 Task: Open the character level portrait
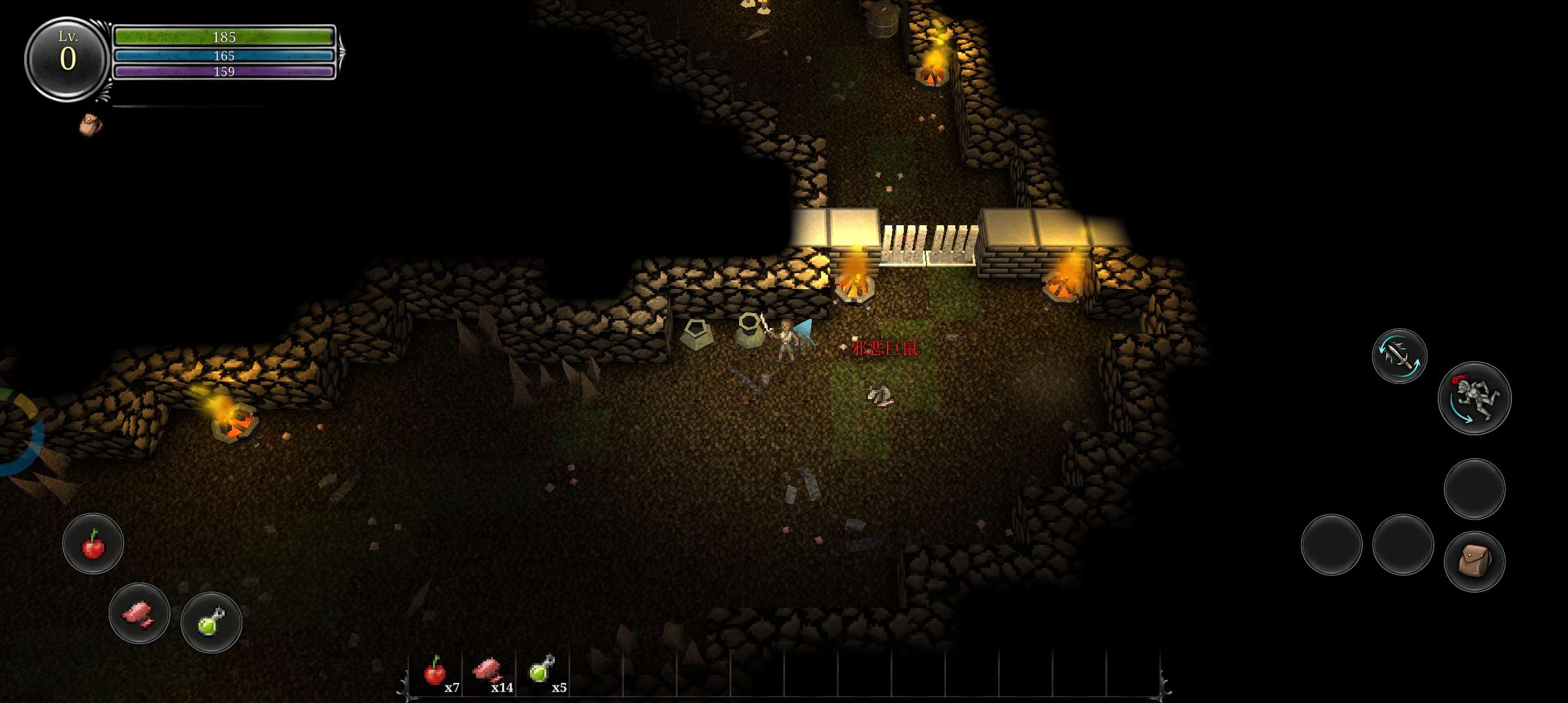(x=67, y=59)
